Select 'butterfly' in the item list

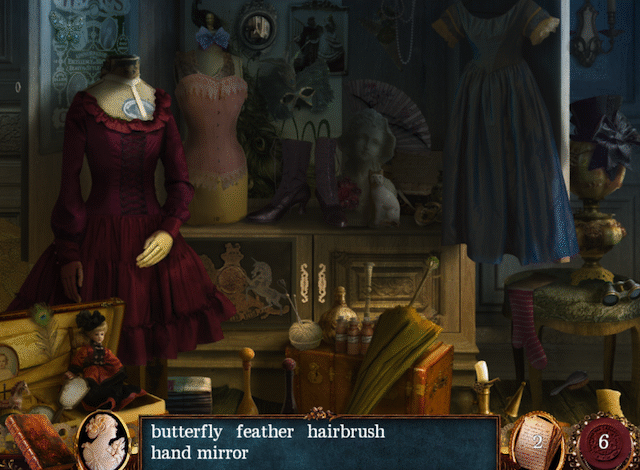(x=187, y=432)
